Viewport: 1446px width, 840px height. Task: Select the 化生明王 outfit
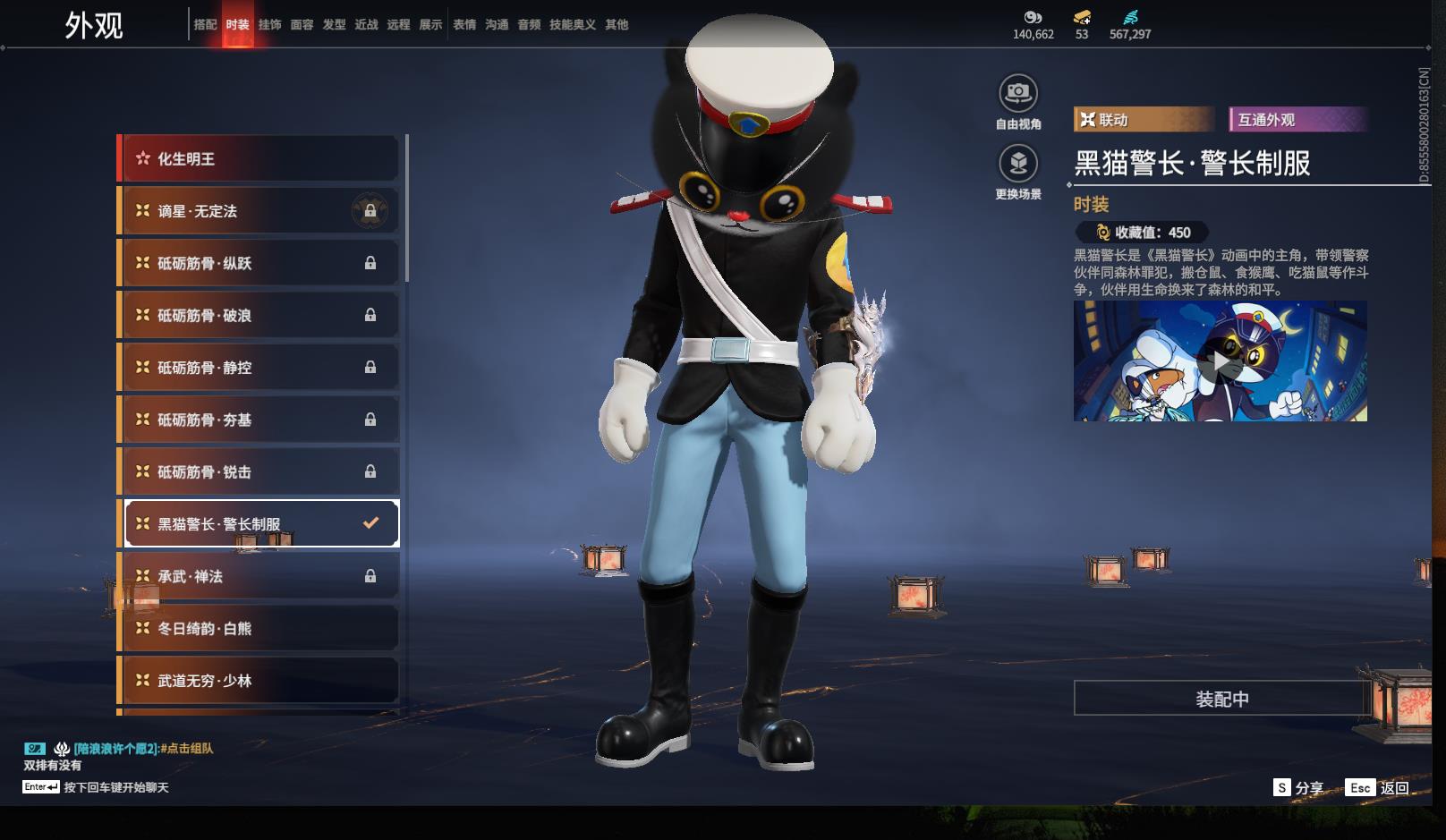(259, 159)
